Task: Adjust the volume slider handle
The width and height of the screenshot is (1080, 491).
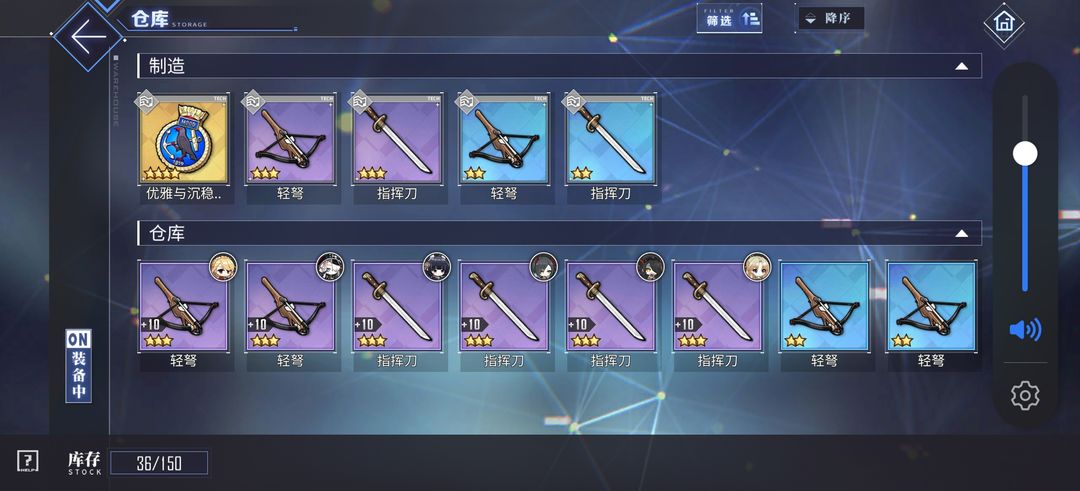Action: click(1025, 153)
